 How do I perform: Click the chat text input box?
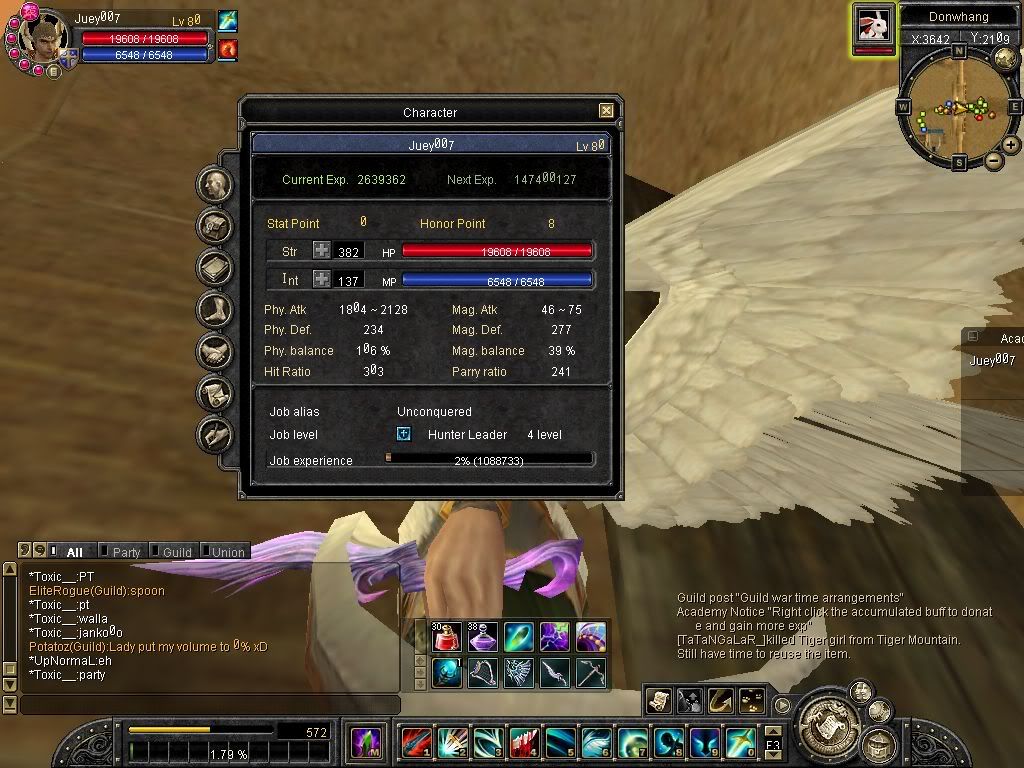pos(210,705)
